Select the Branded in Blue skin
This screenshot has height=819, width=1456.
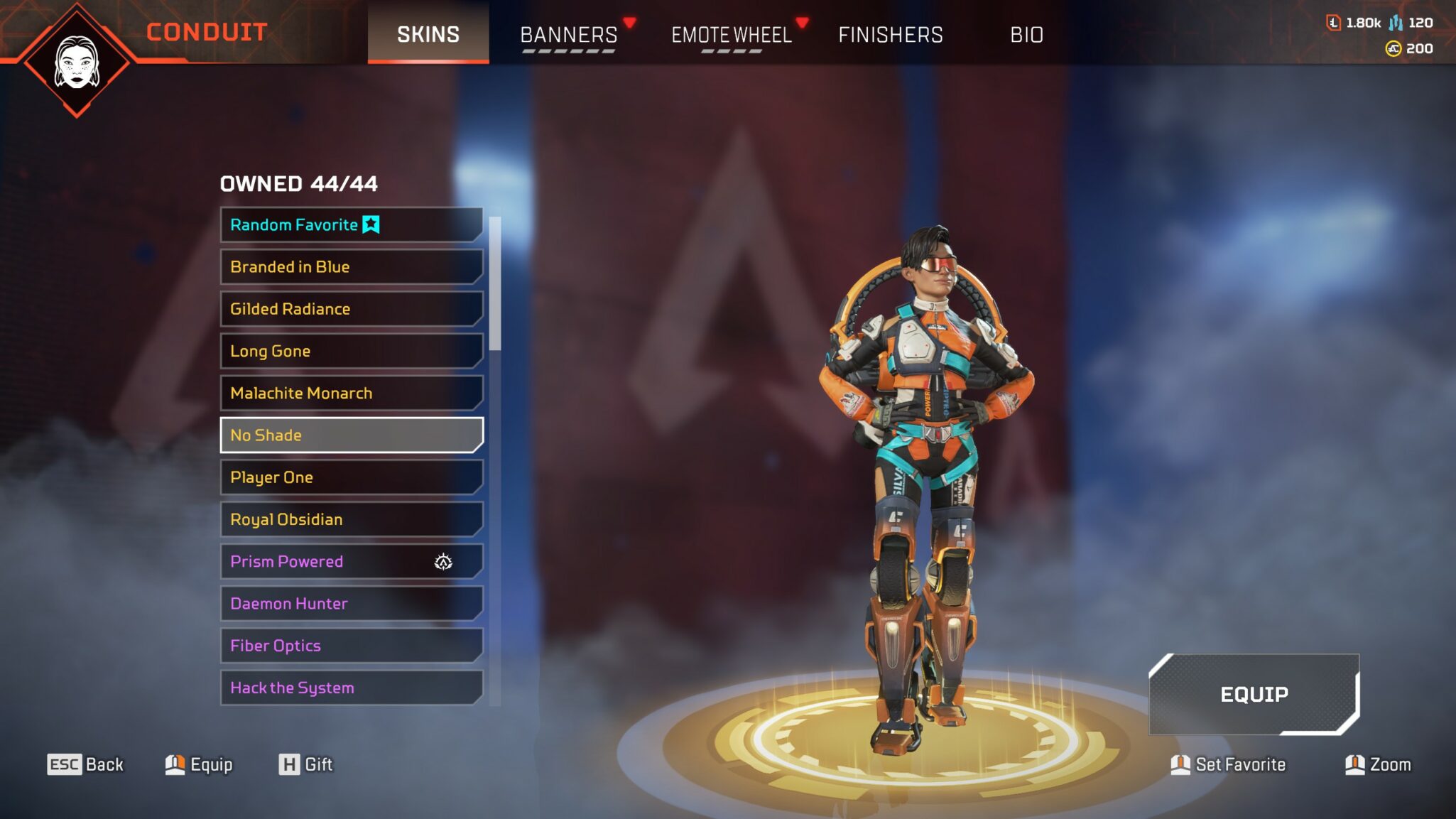coord(351,267)
